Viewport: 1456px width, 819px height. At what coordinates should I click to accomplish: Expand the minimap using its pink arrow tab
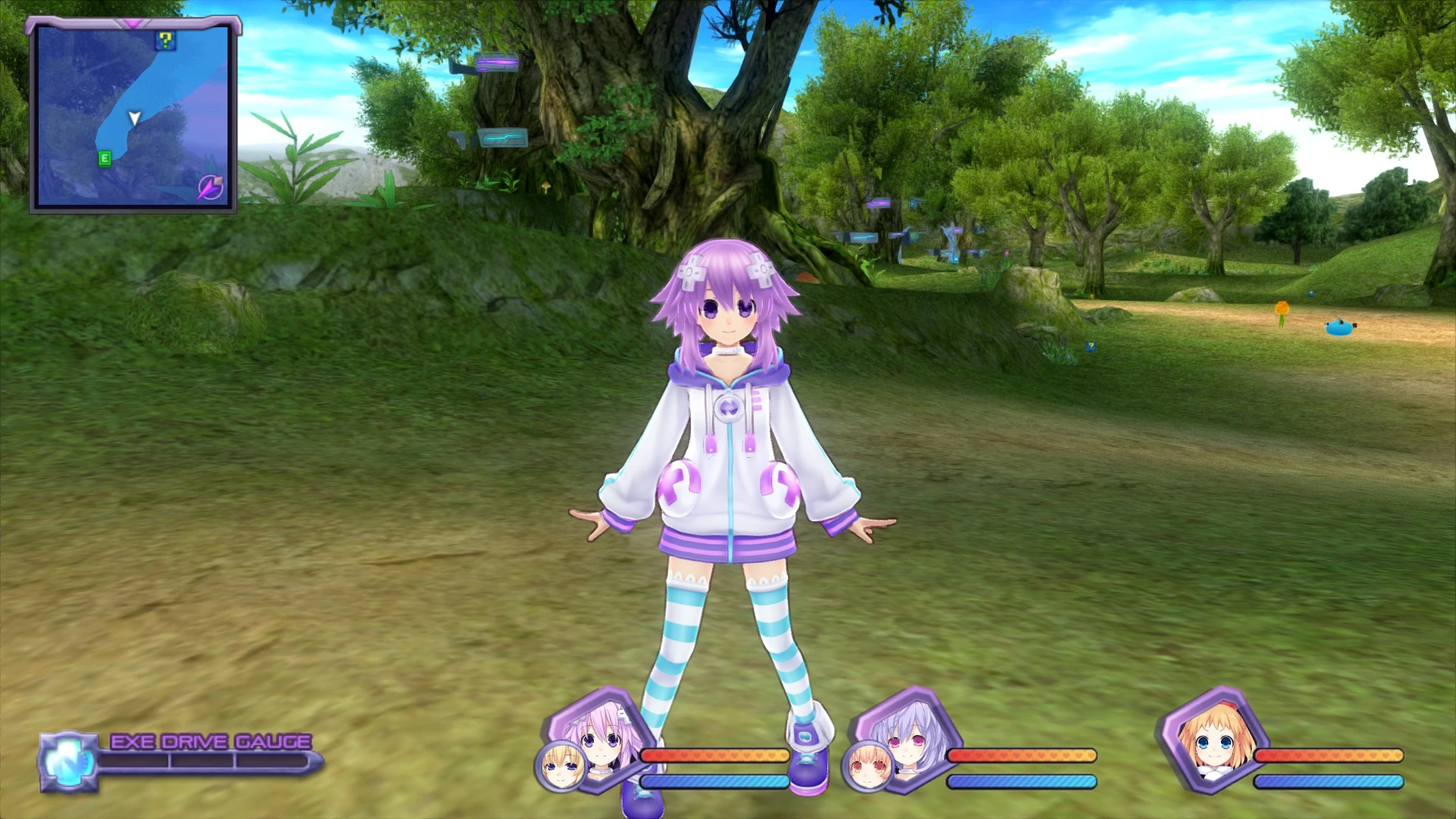[133, 24]
